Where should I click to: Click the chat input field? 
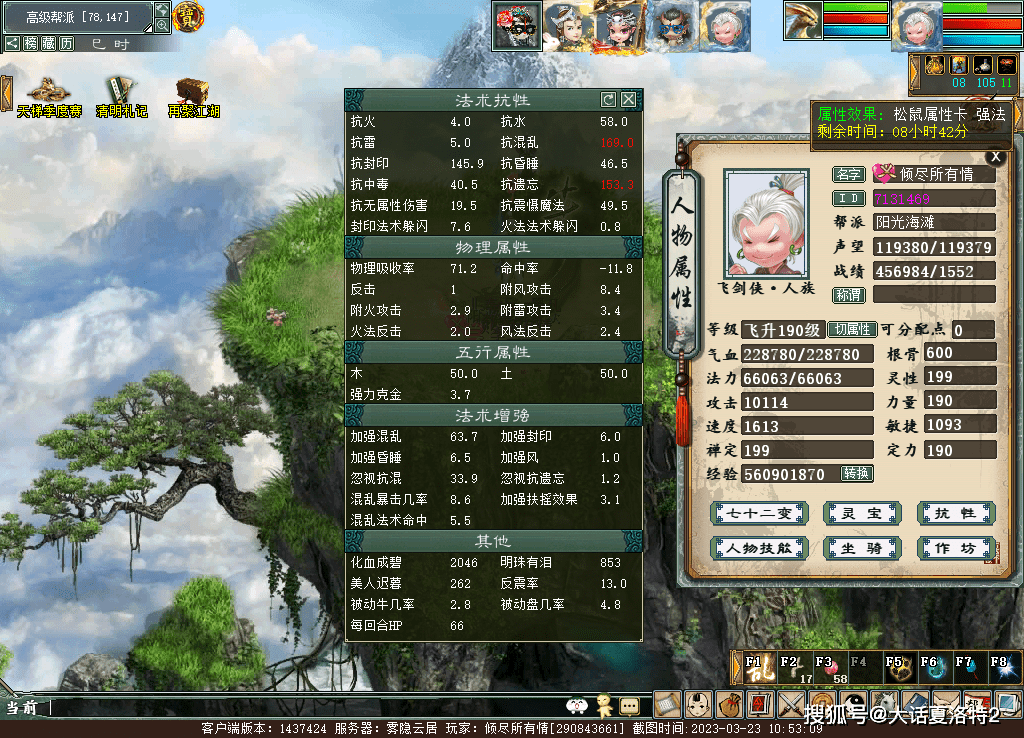300,707
